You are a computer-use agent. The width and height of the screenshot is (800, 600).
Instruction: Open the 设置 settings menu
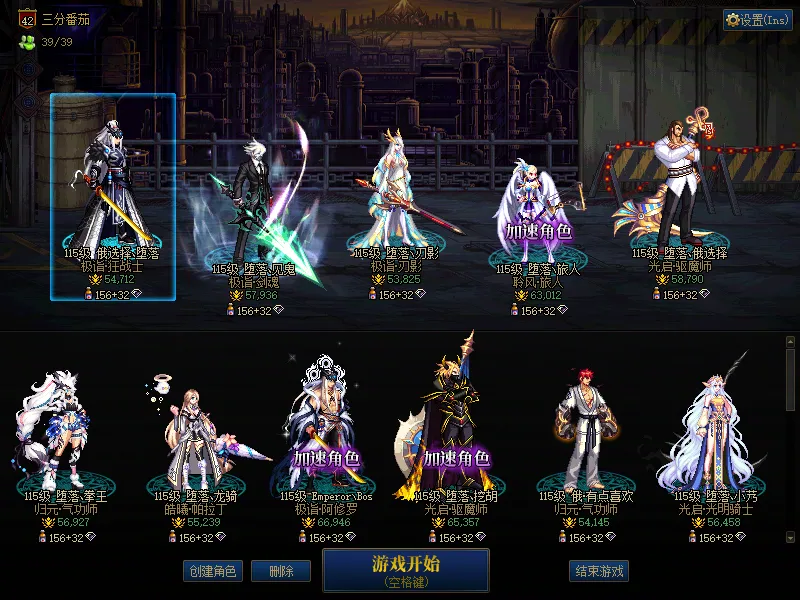point(757,20)
